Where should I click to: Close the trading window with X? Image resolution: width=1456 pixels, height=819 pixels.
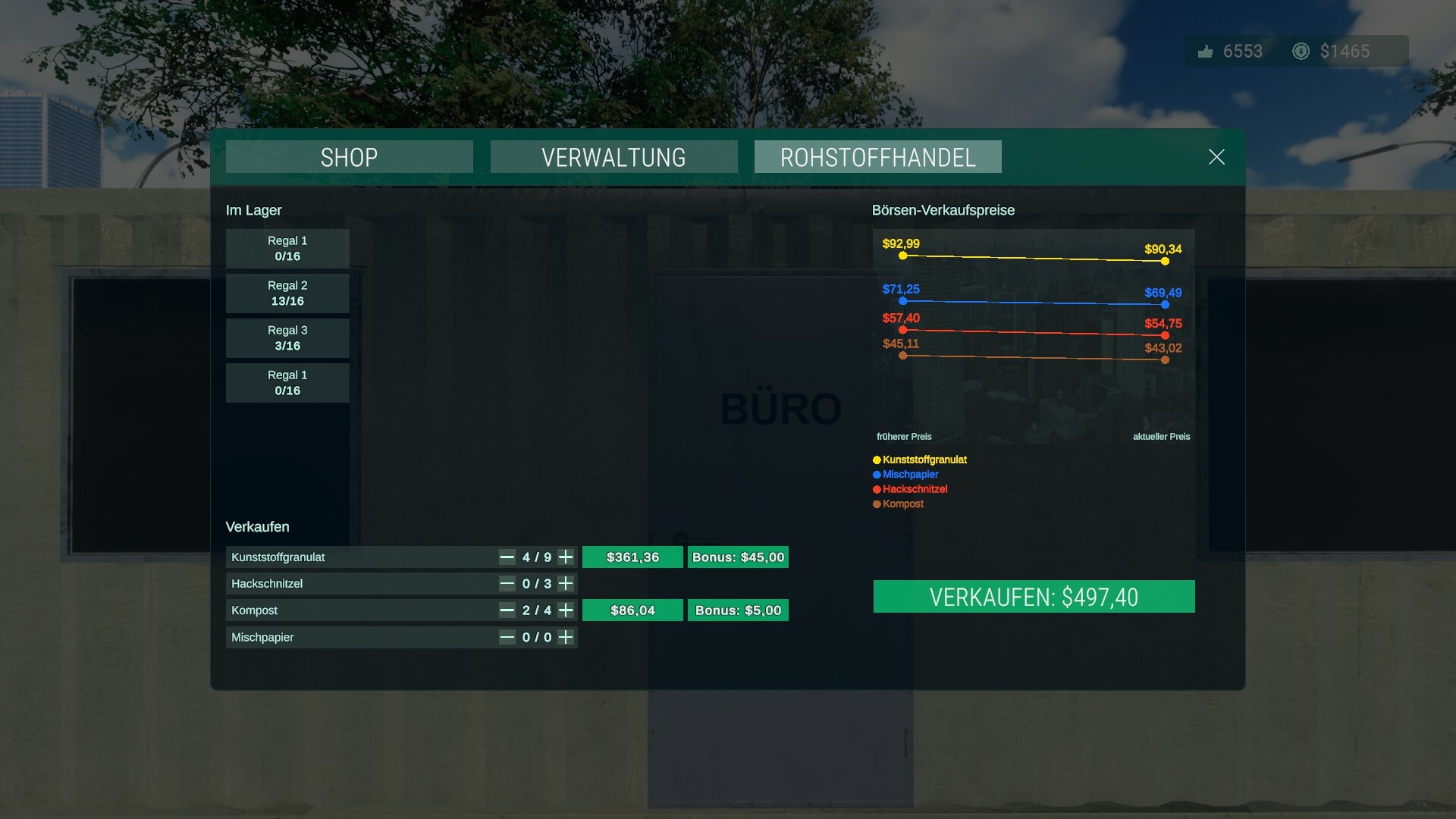tap(1216, 157)
